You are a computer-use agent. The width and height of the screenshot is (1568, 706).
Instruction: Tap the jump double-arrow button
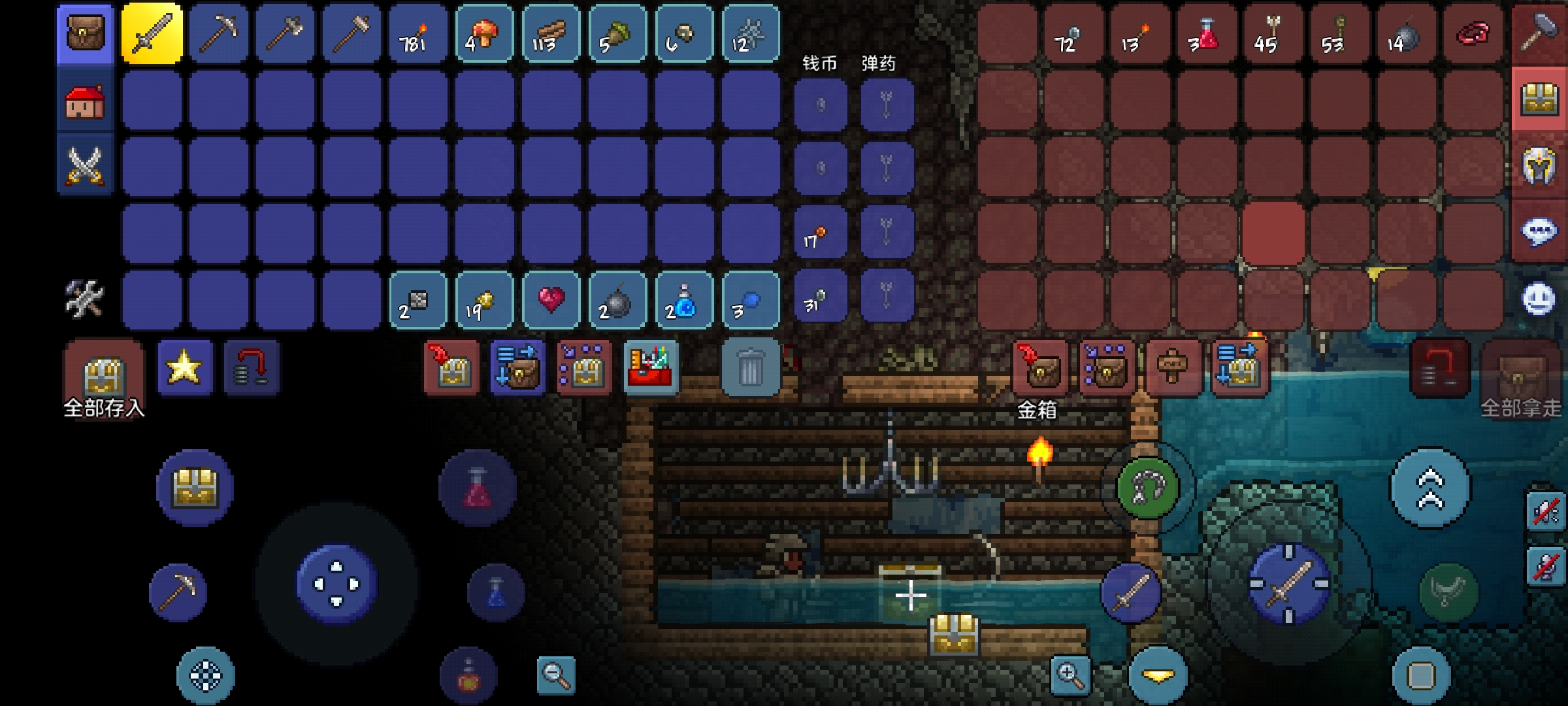[x=1430, y=488]
